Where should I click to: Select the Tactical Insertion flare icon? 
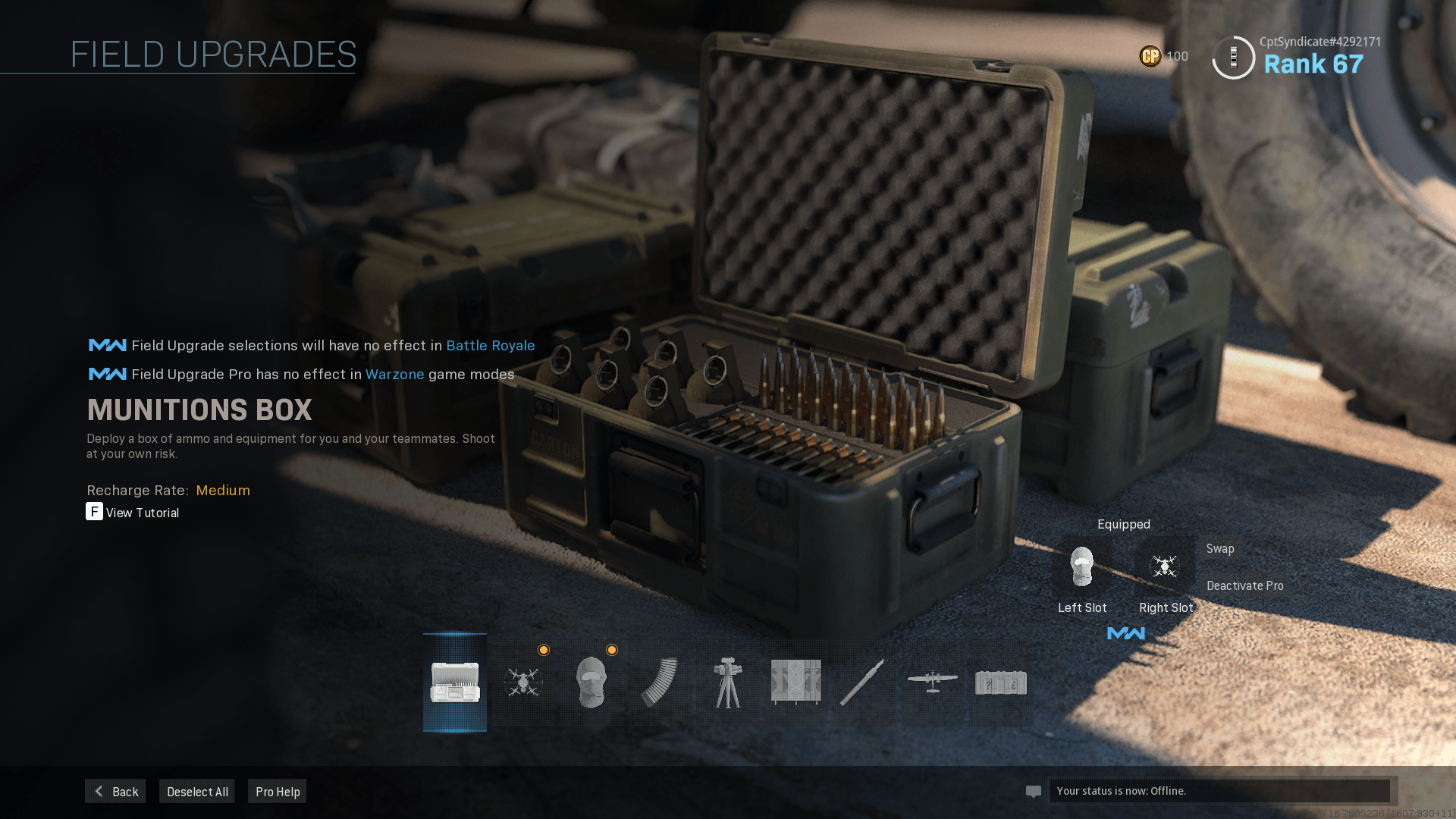(x=864, y=682)
